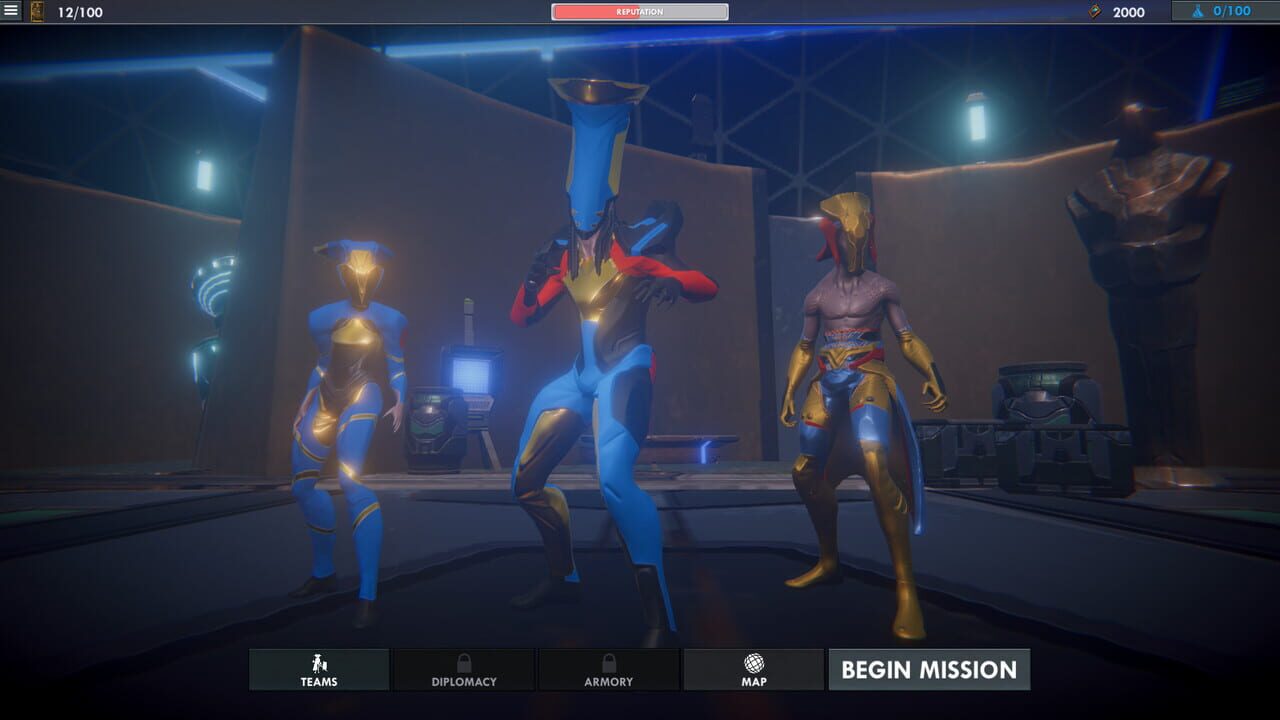1280x720 pixels.
Task: Click the locked ARMORY option
Action: click(608, 670)
